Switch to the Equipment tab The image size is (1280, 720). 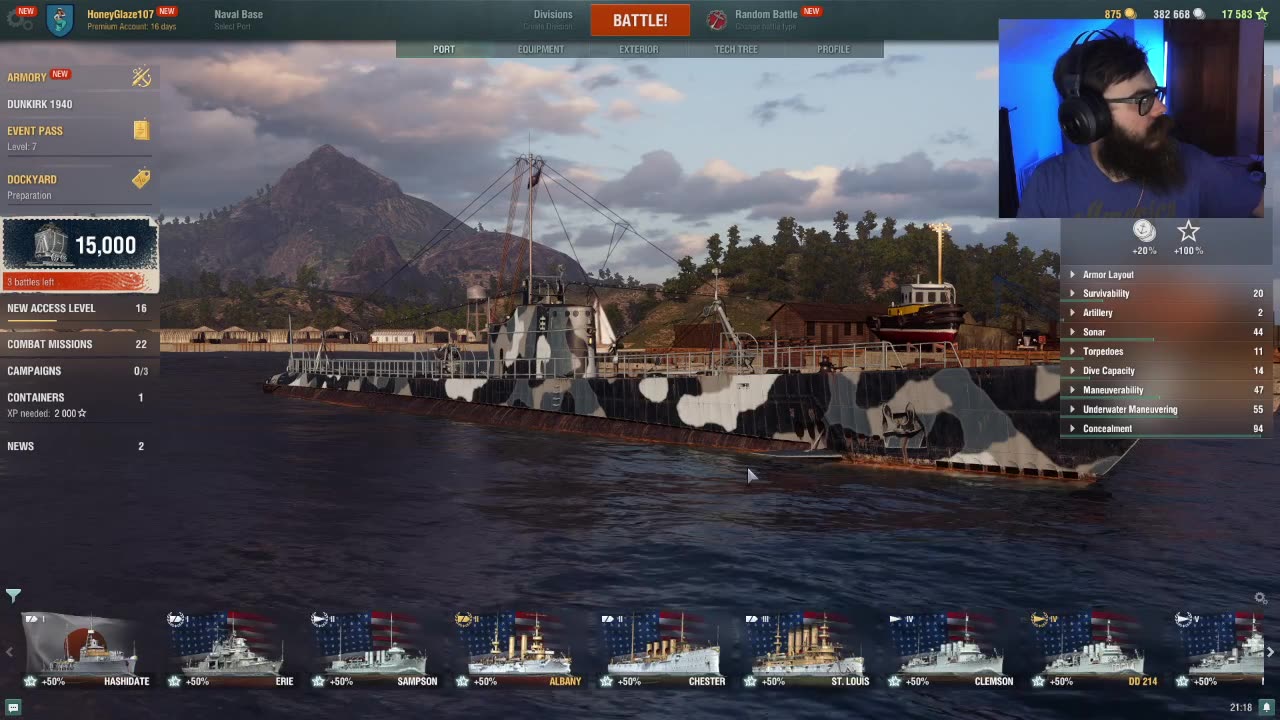[x=541, y=49]
